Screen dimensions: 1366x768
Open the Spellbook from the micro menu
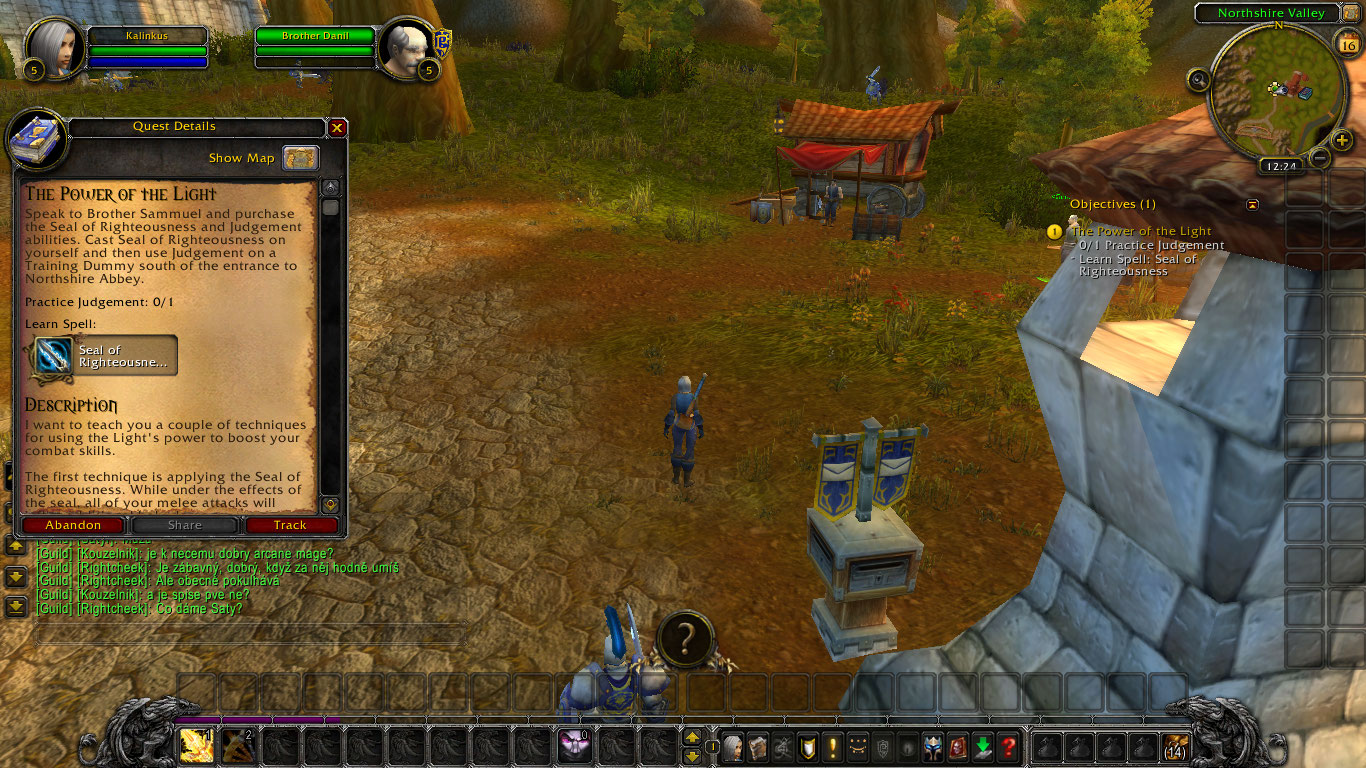[757, 748]
